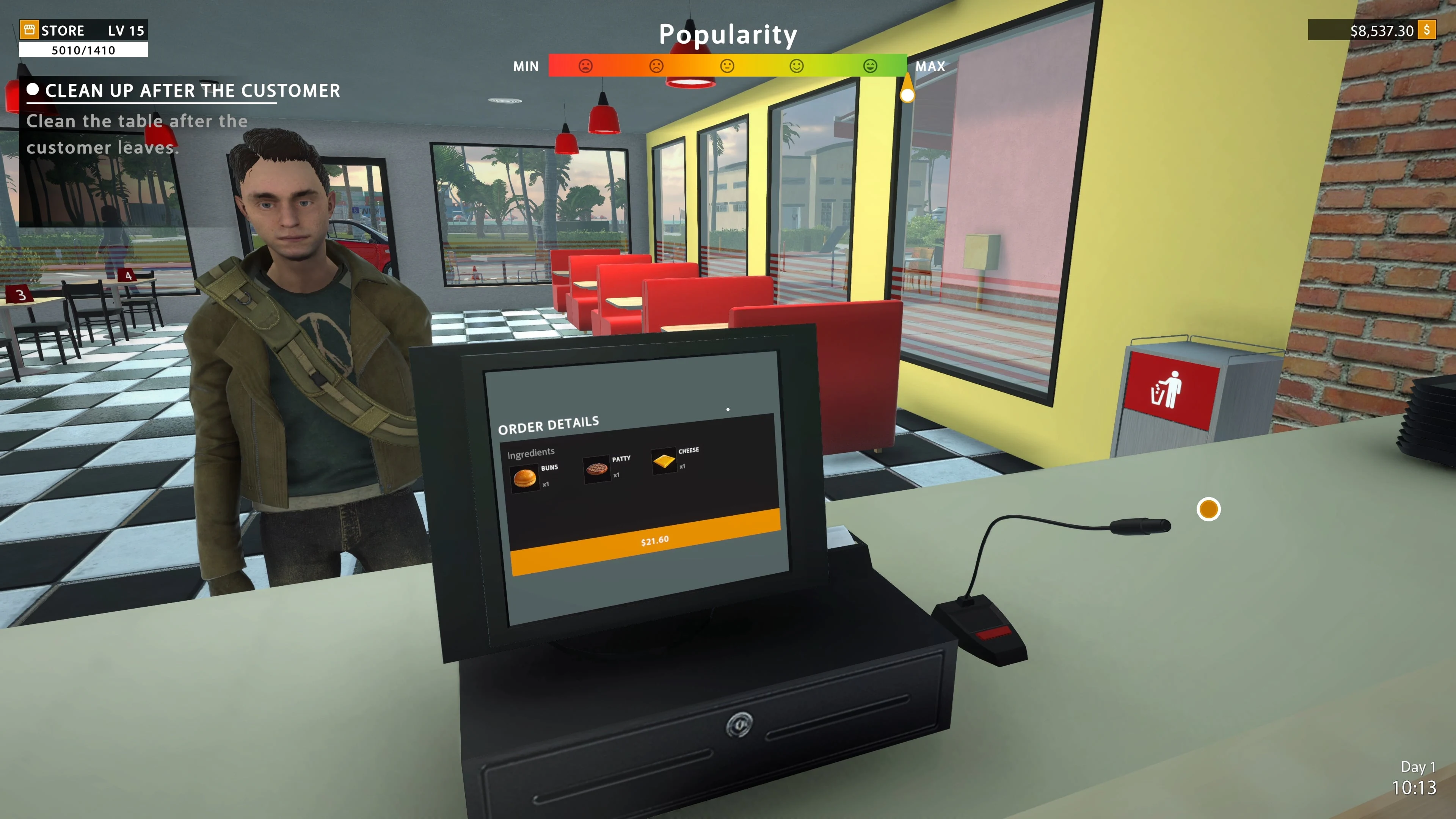Click the orange emoji under the MIN label

(657, 66)
